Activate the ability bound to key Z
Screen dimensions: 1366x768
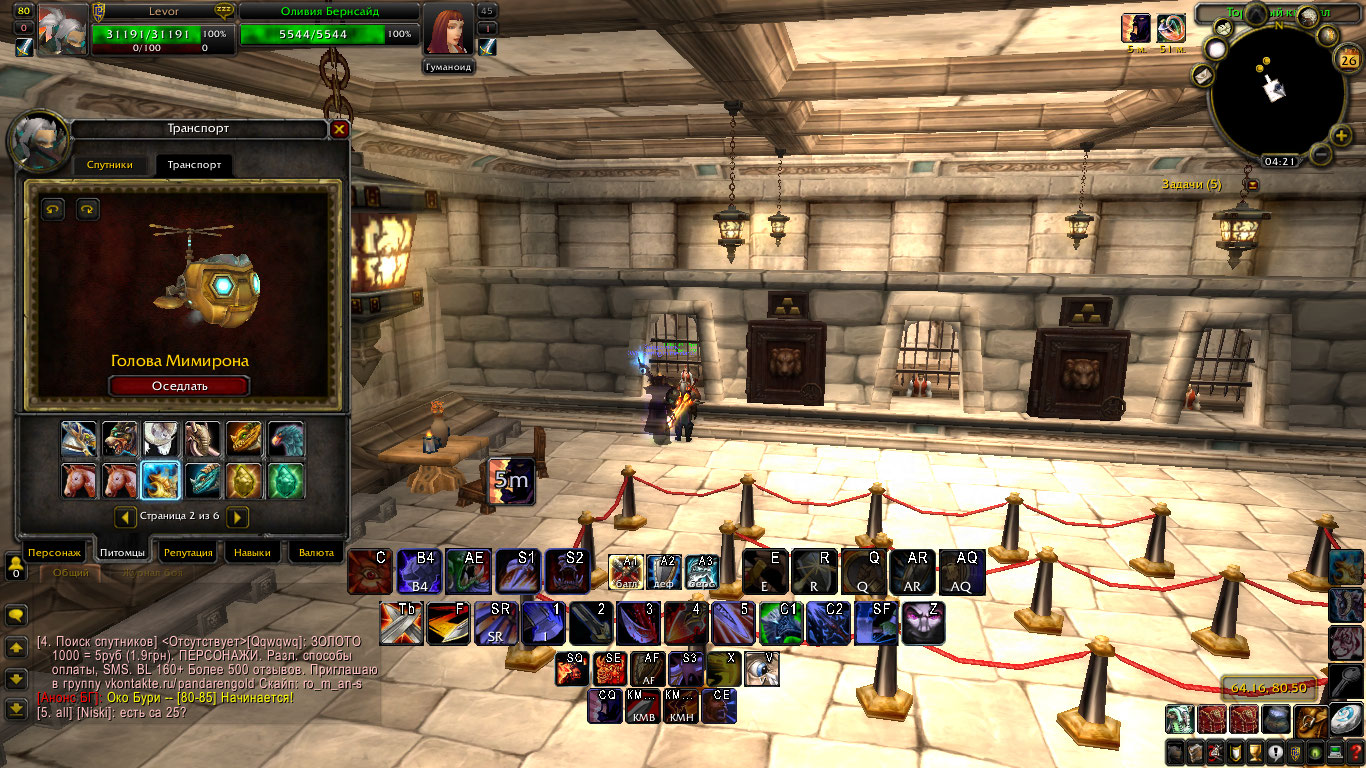(923, 623)
